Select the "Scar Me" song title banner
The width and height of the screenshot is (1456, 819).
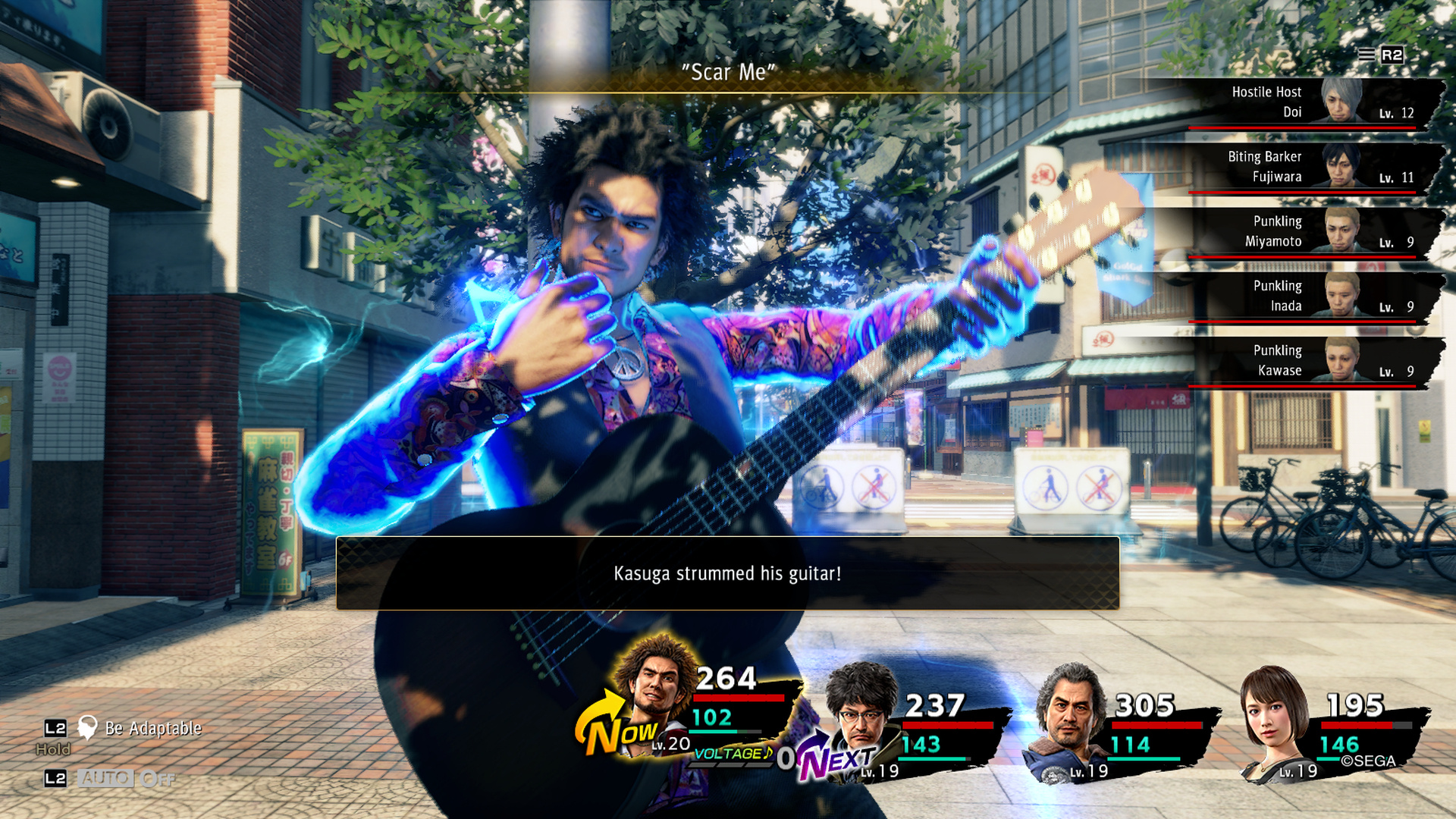[x=727, y=73]
